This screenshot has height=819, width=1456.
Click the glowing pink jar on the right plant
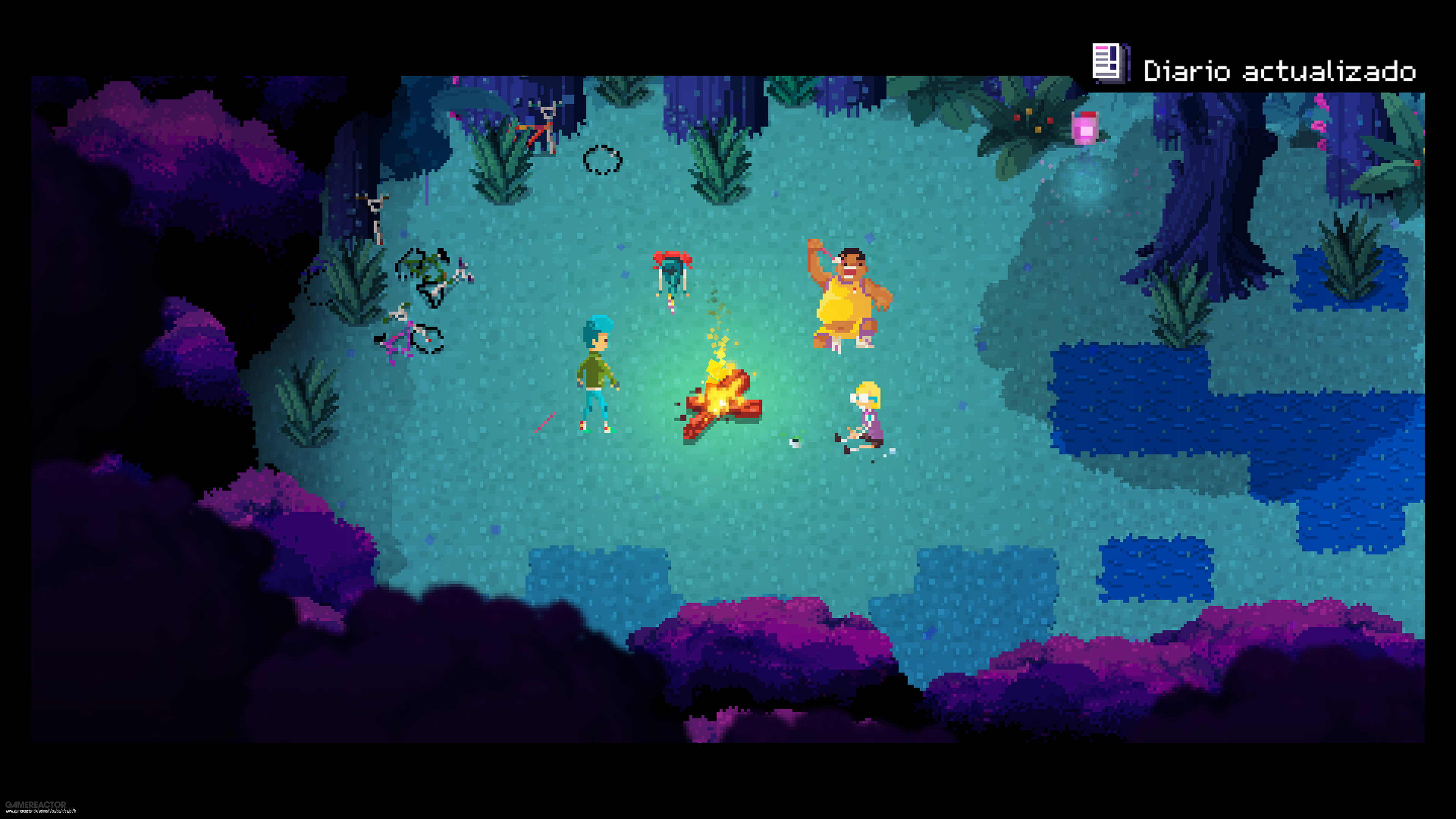point(1086,128)
